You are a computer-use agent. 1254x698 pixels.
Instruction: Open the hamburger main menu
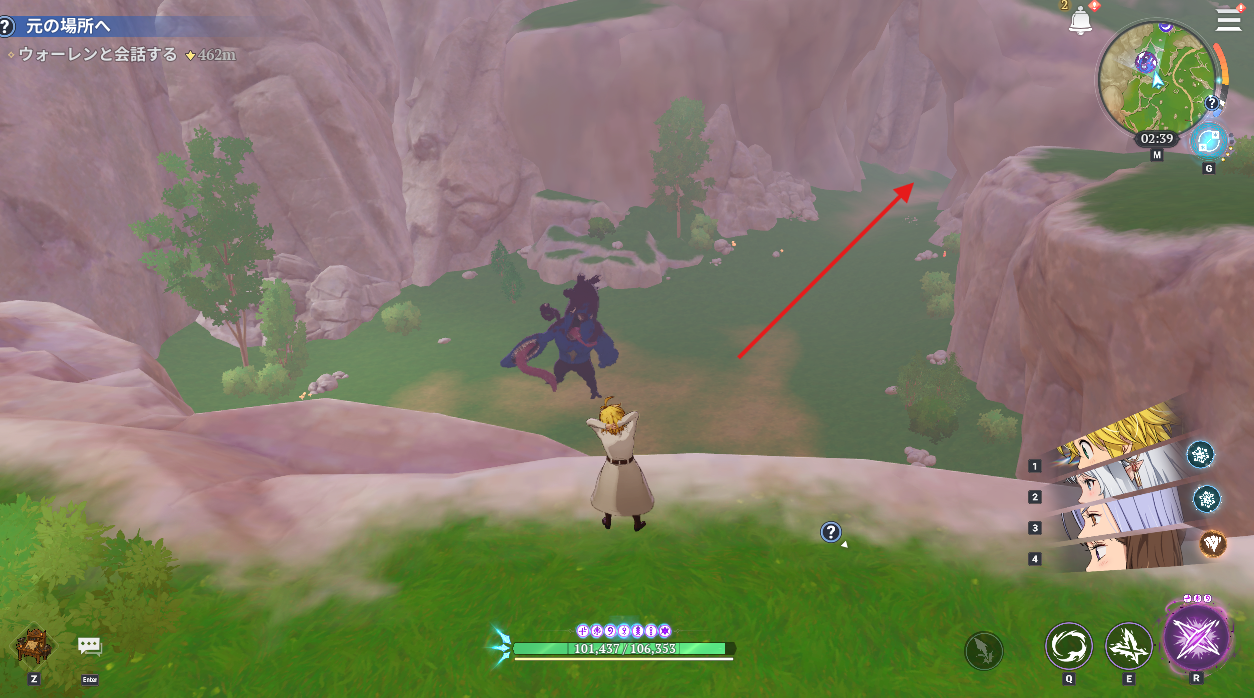tap(1227, 20)
